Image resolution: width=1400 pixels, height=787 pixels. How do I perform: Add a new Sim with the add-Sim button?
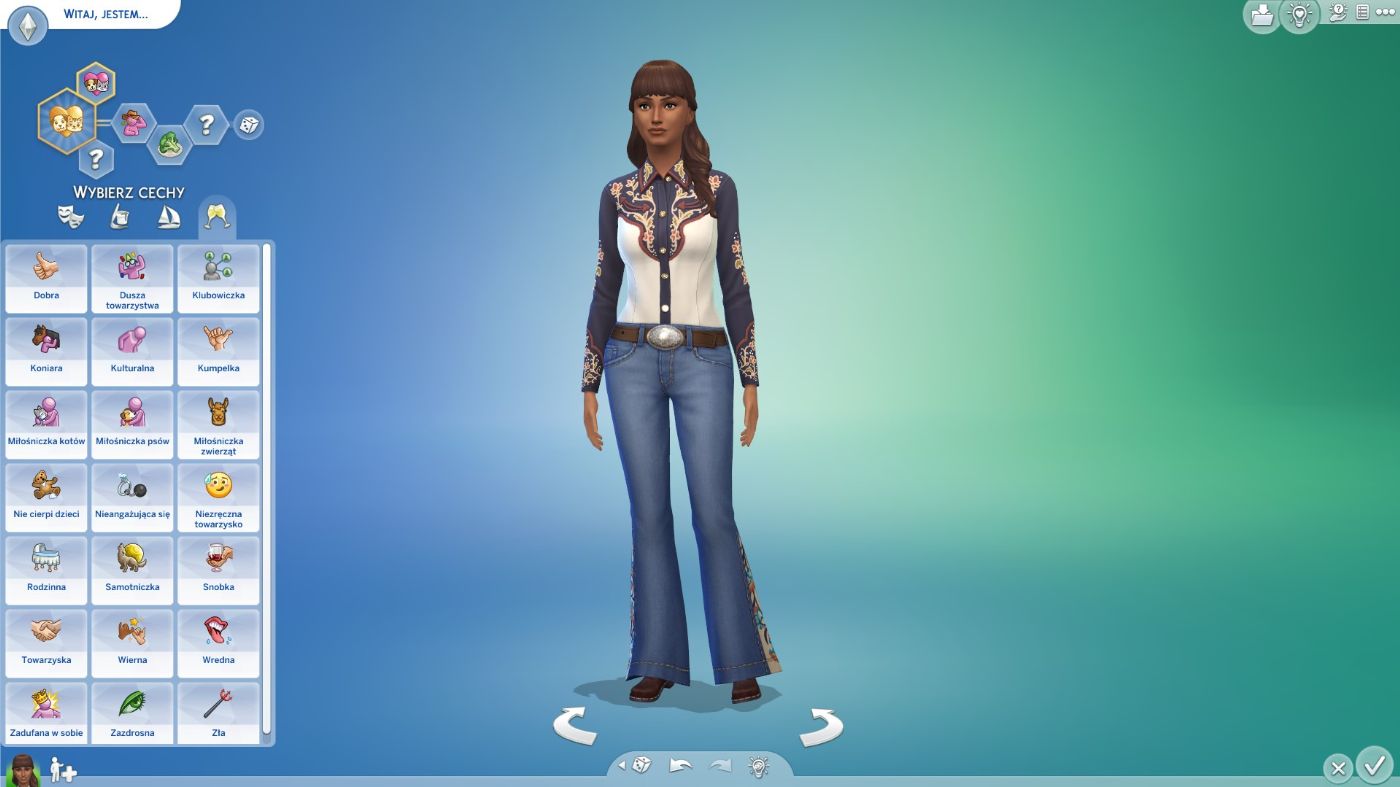62,772
